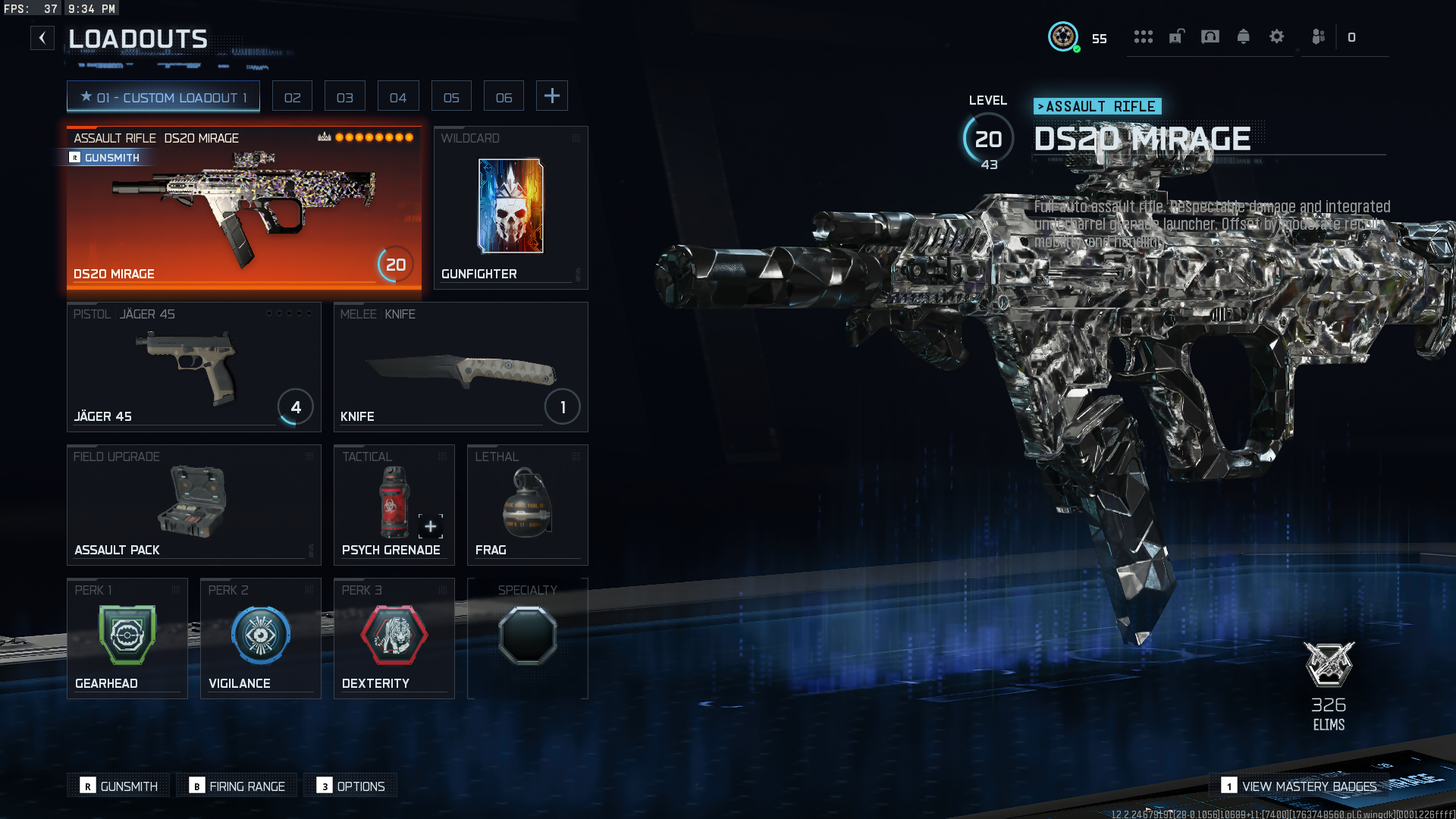
Task: Switch to loadout tab 04
Action: click(x=397, y=97)
